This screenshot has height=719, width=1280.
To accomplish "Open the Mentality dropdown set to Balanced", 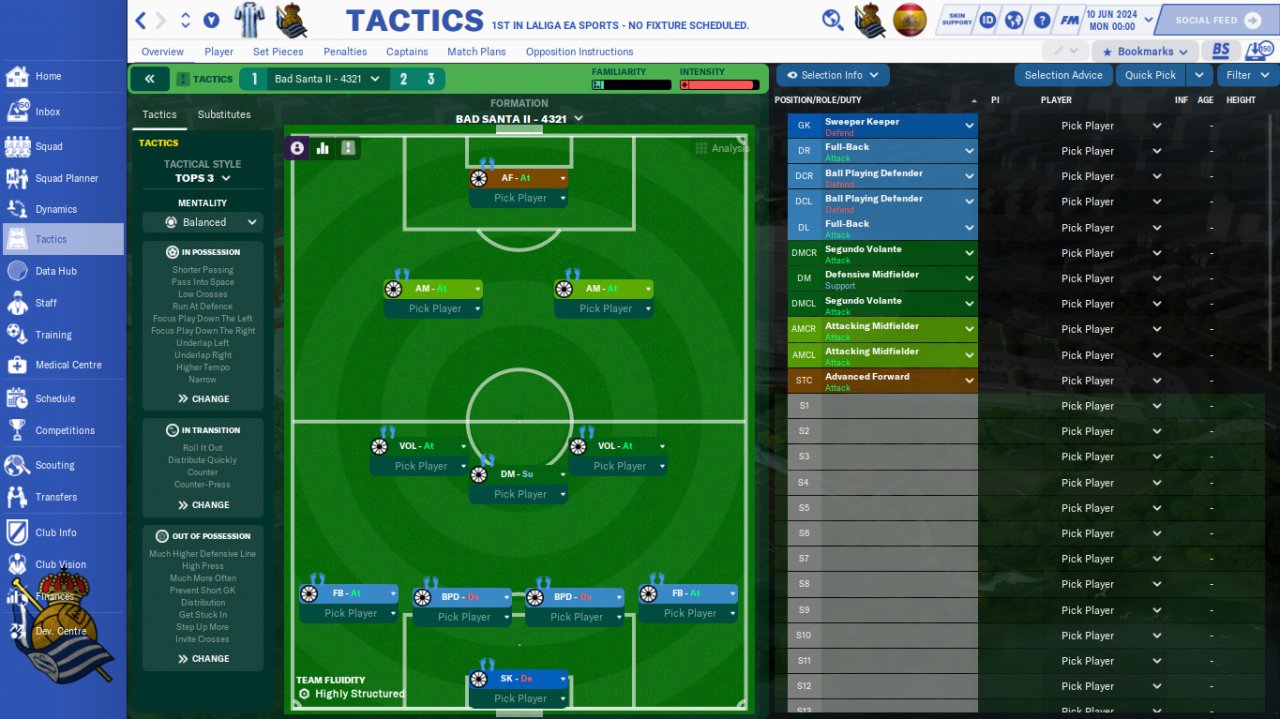I will click(x=203, y=222).
